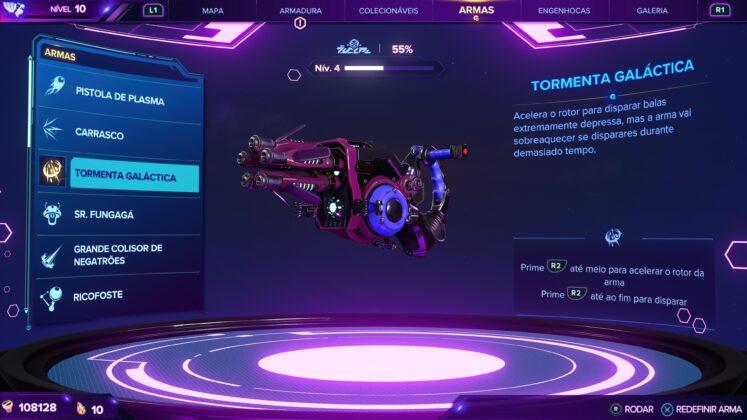Switch to the Mapa tab
Image resolution: width=747 pixels, height=420 pixels.
point(212,10)
